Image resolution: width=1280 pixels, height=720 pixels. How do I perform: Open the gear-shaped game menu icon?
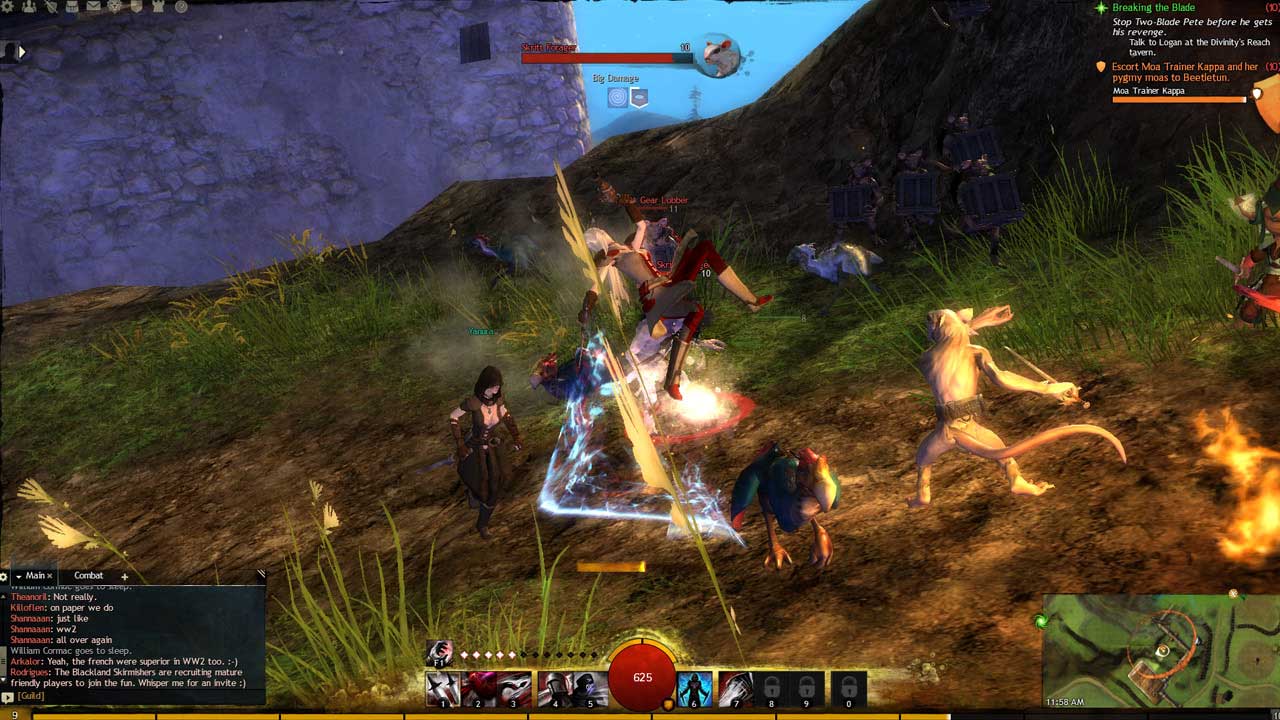pos(8,7)
